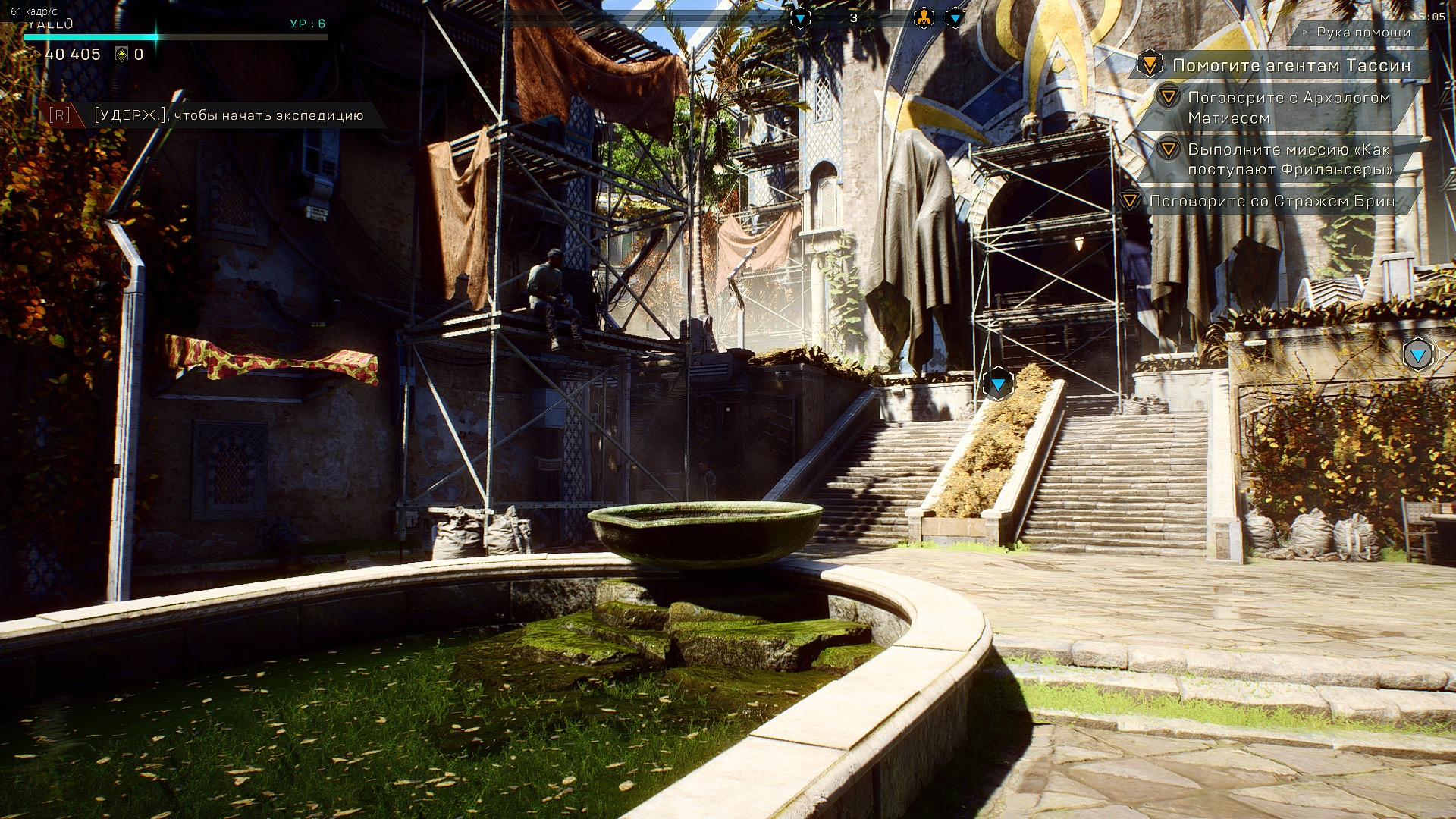Select the «Помогите агентам Тассин» objective
The width and height of the screenshot is (1456, 819).
tap(1291, 66)
